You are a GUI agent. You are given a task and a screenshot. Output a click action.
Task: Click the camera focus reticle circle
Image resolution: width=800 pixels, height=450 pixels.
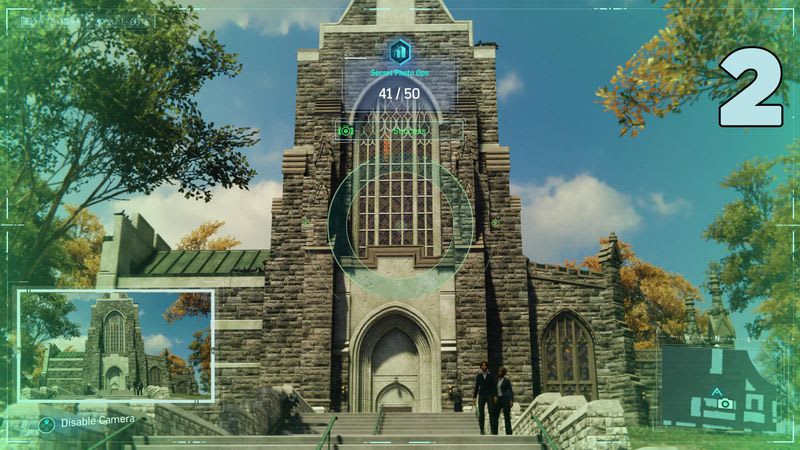(400, 222)
